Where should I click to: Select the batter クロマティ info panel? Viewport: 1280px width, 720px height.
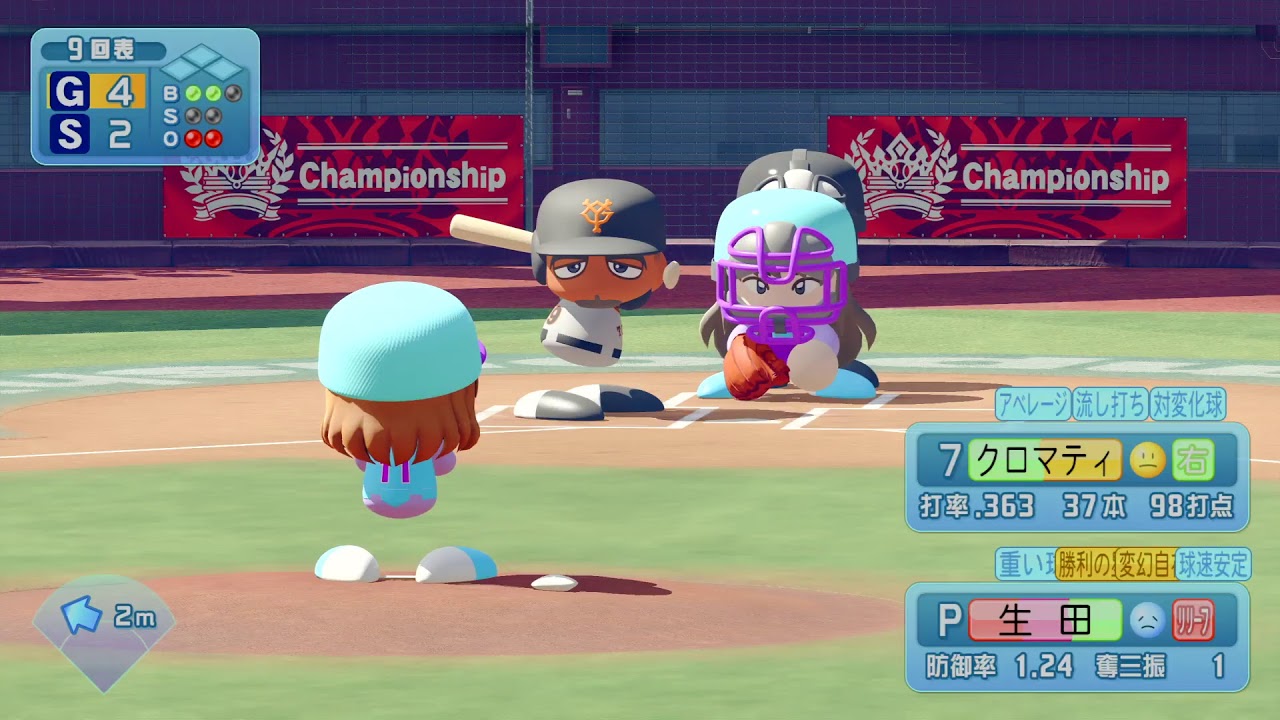[1077, 477]
